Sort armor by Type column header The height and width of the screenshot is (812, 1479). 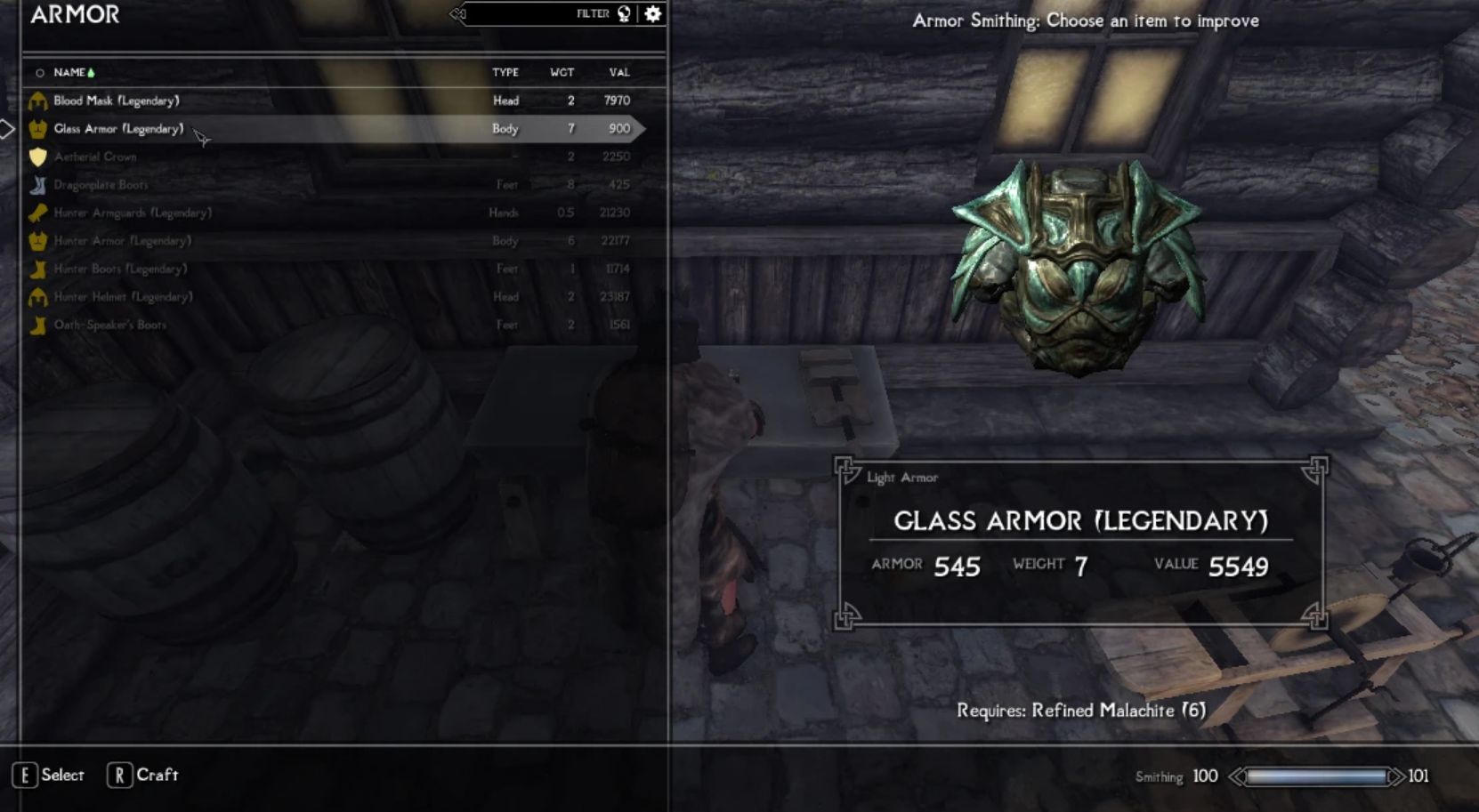pyautogui.click(x=505, y=72)
